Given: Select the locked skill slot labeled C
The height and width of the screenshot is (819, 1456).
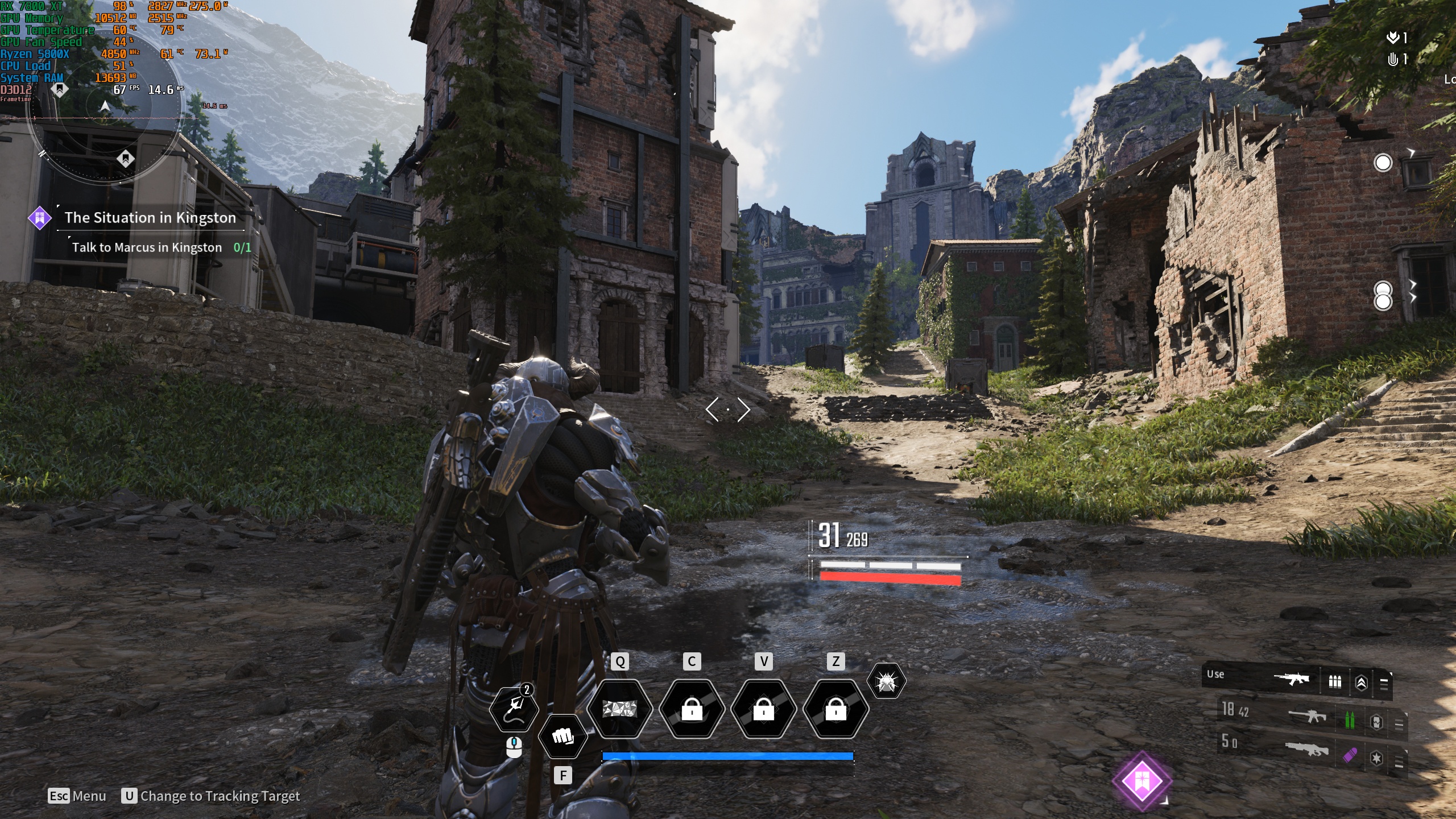Looking at the screenshot, I should (692, 709).
